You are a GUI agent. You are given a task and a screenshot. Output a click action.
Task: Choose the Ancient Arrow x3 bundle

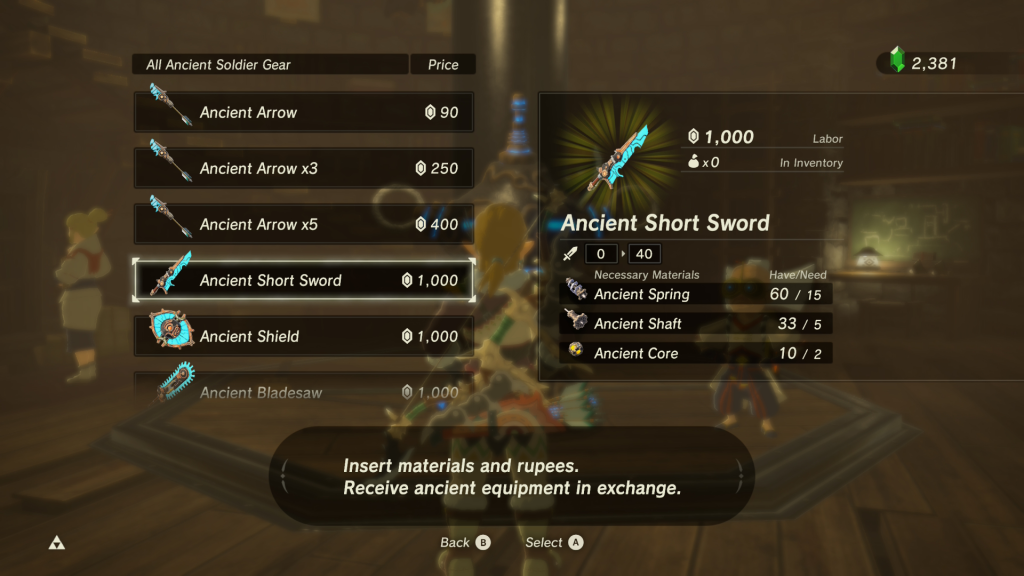coord(304,169)
